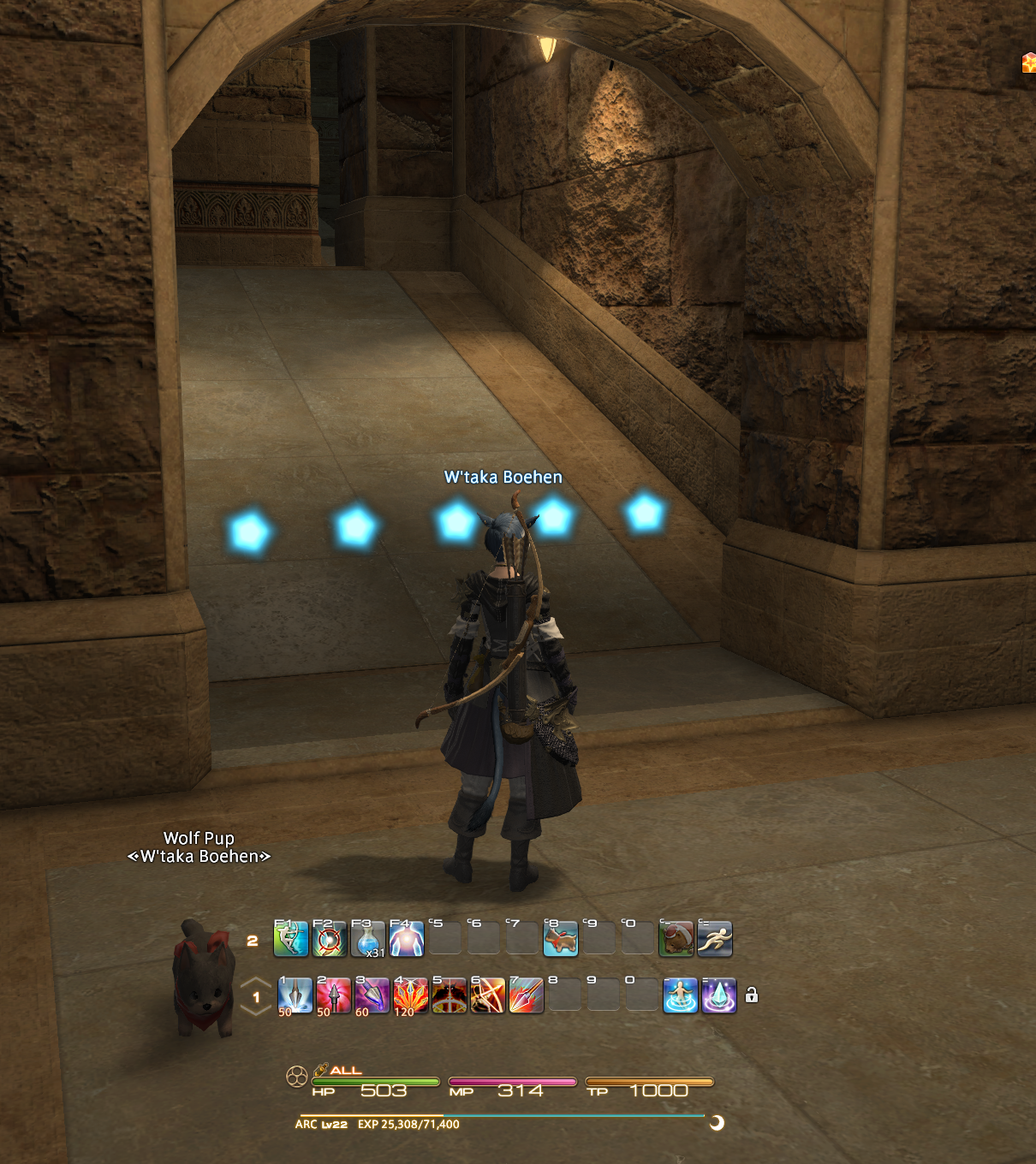Viewport: 1036px width, 1164px height.
Task: Activate the glowing body silhouette ability
Action: pyautogui.click(x=407, y=939)
